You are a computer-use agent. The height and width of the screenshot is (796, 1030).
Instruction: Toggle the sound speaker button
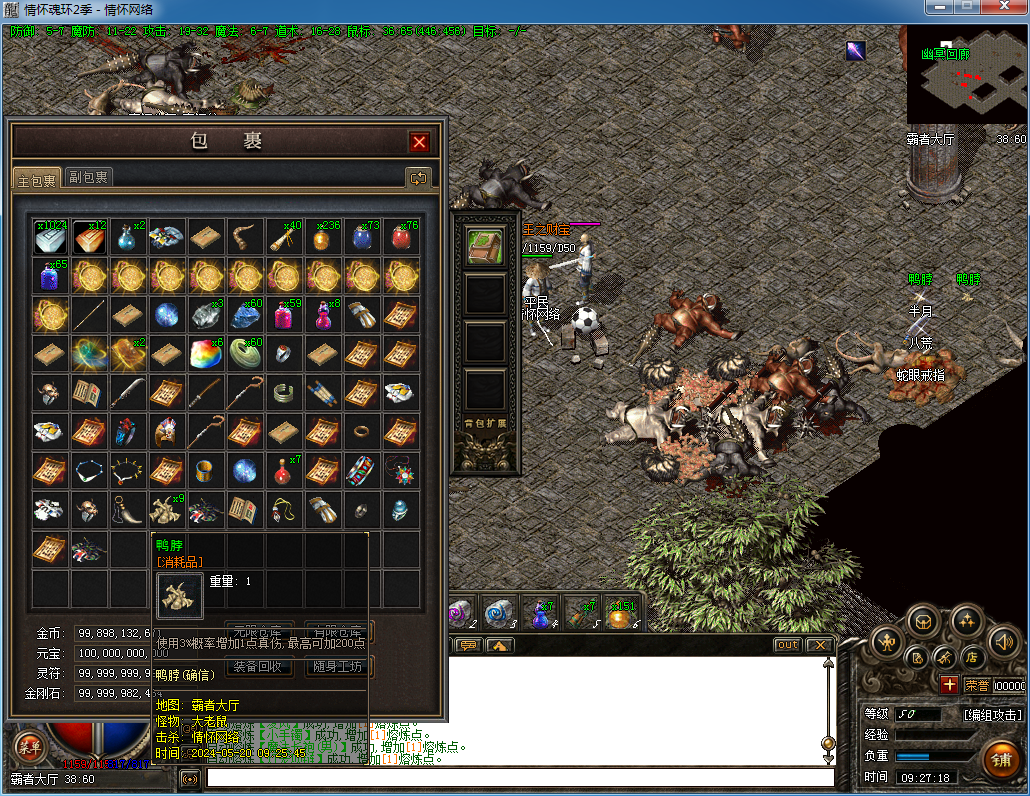point(1003,641)
